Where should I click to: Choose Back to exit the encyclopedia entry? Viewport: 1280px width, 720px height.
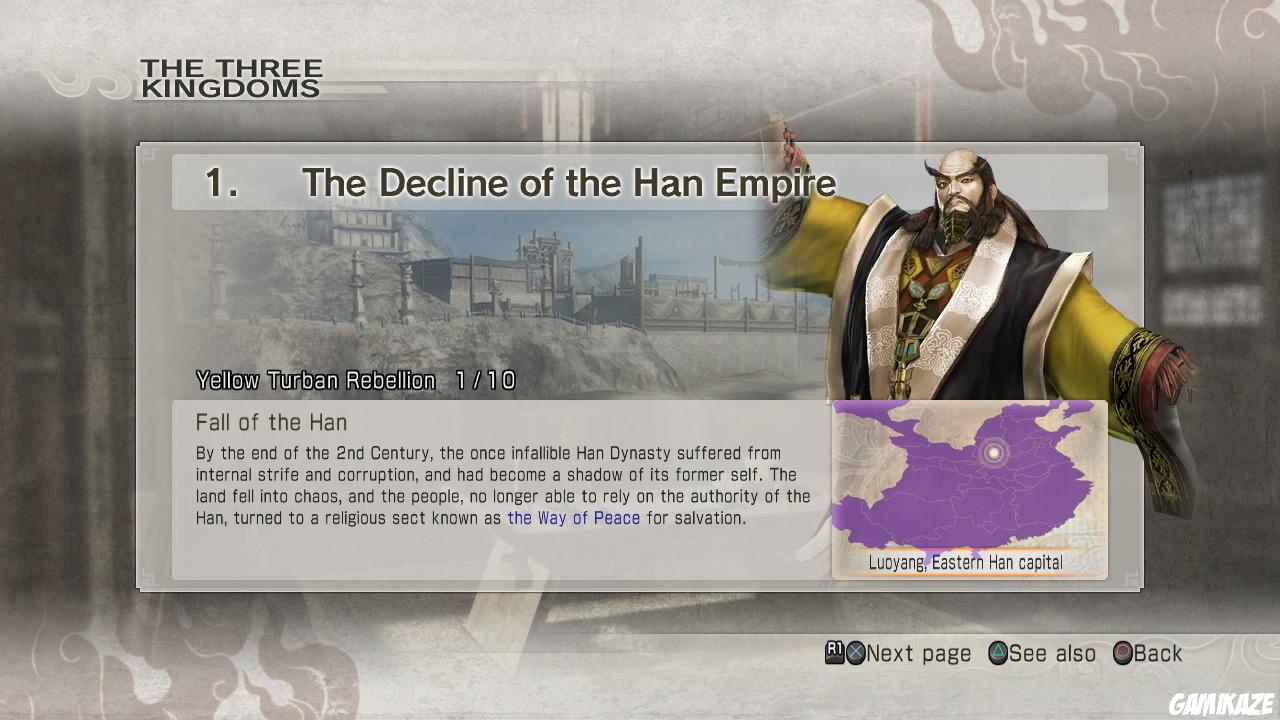[x=1156, y=653]
